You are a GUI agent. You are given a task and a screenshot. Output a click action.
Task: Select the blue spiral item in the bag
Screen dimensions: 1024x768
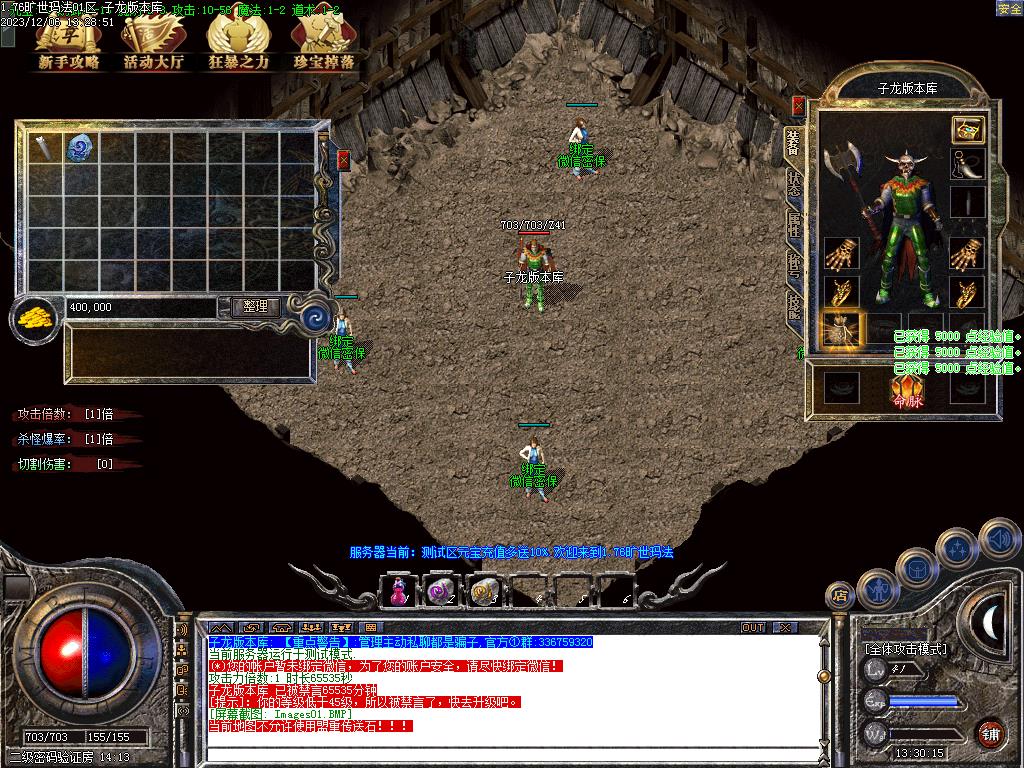coord(80,148)
